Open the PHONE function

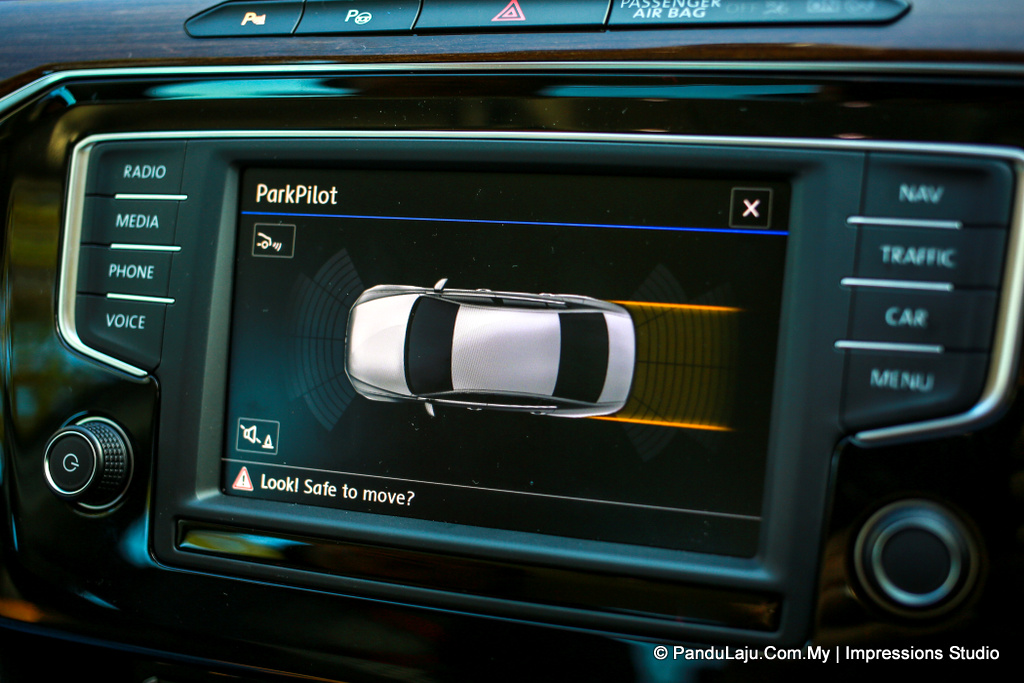(132, 271)
